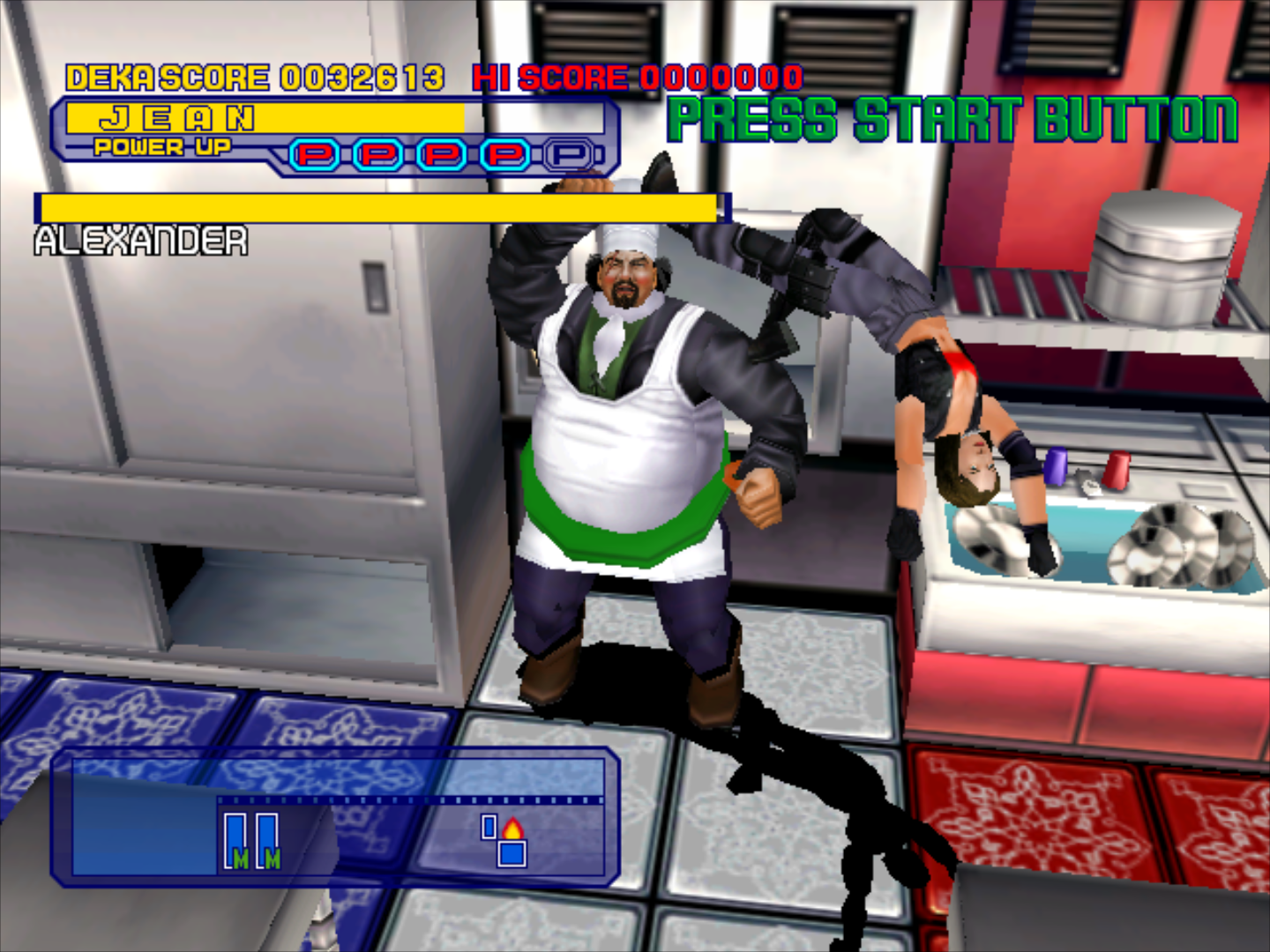This screenshot has height=952, width=1270.
Task: Click the ALEXANDER name label
Action: point(141,238)
